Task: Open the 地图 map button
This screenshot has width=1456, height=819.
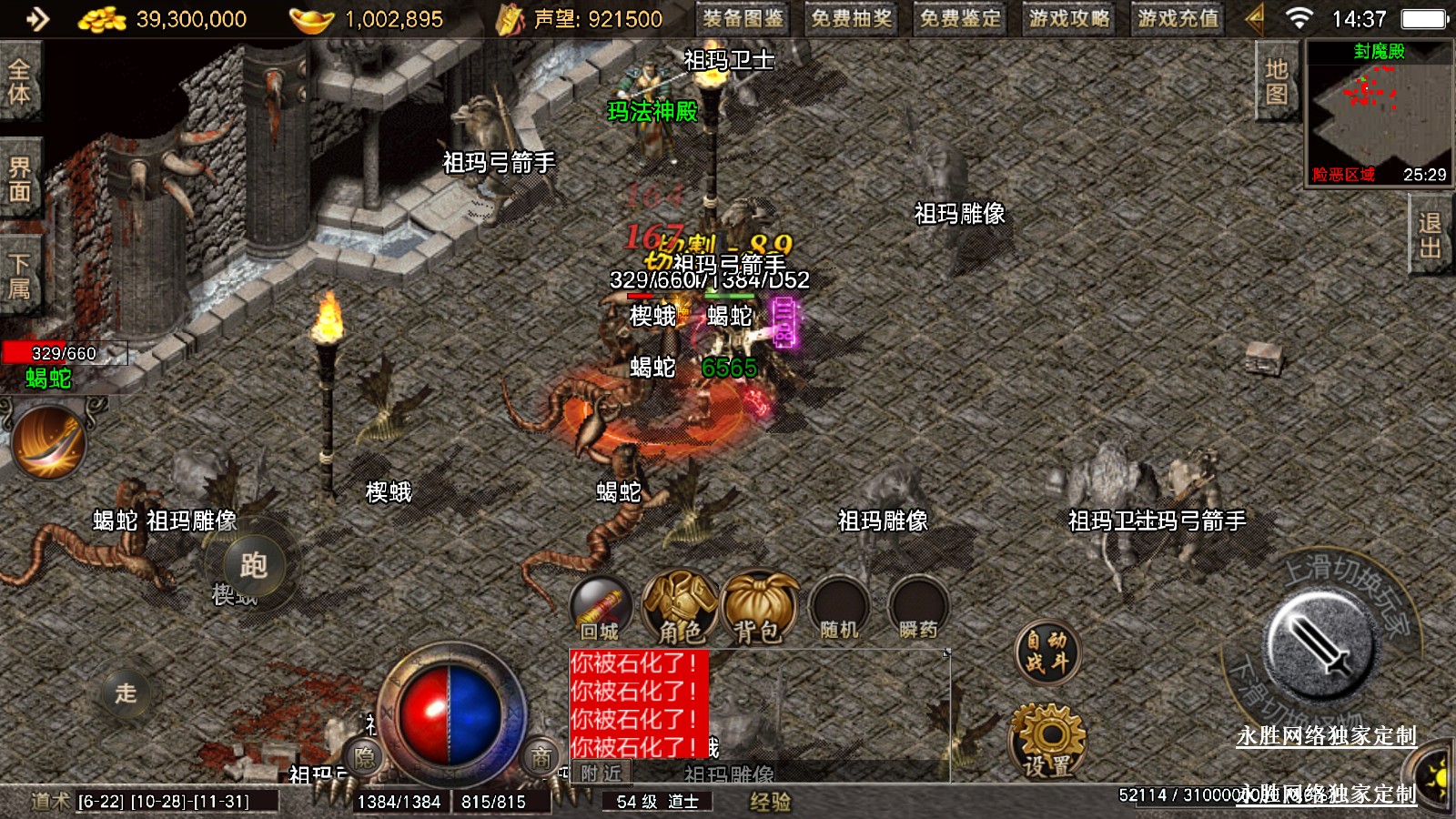Action: coord(1276,82)
